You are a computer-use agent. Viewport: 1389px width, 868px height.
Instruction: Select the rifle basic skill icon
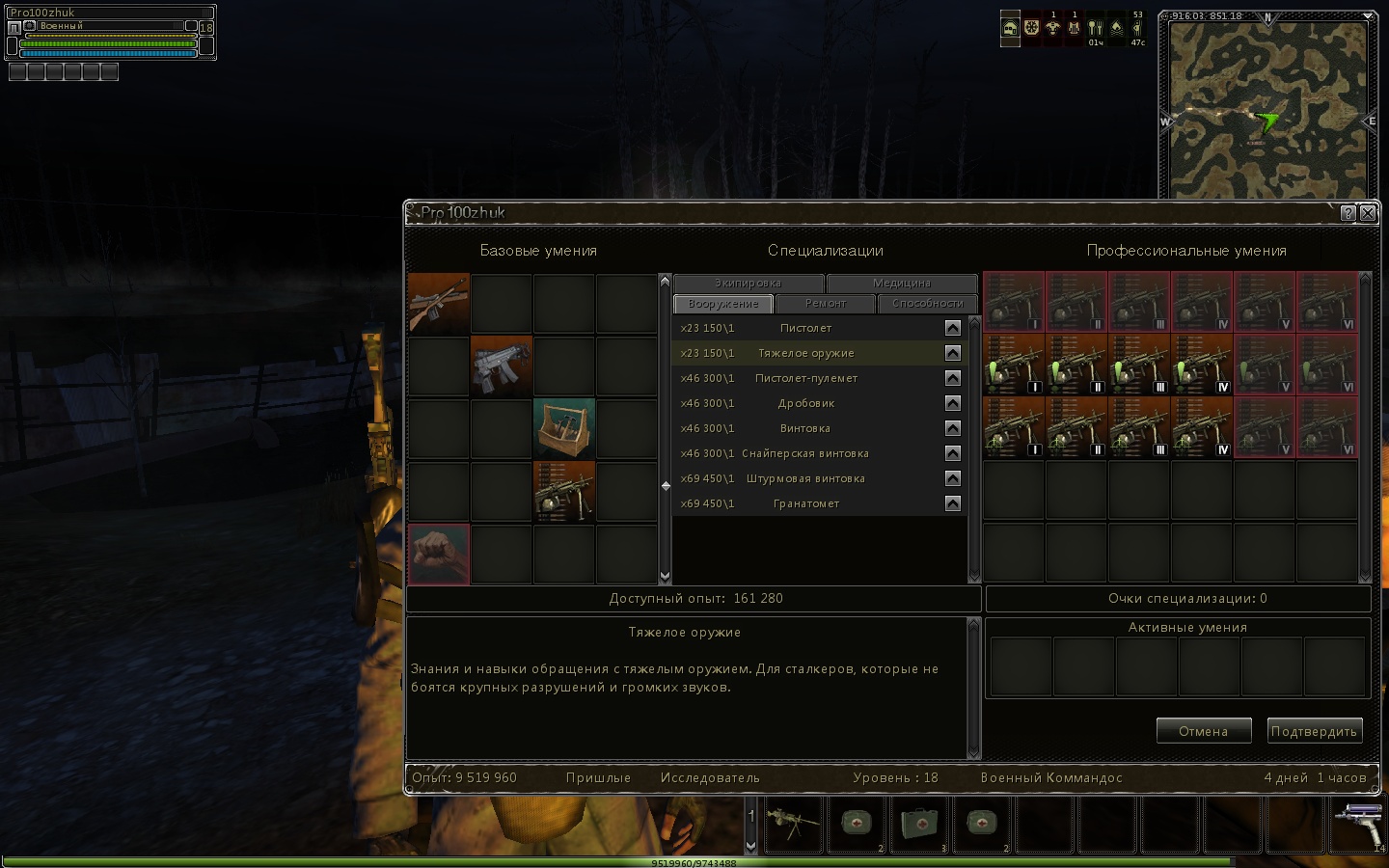point(439,304)
